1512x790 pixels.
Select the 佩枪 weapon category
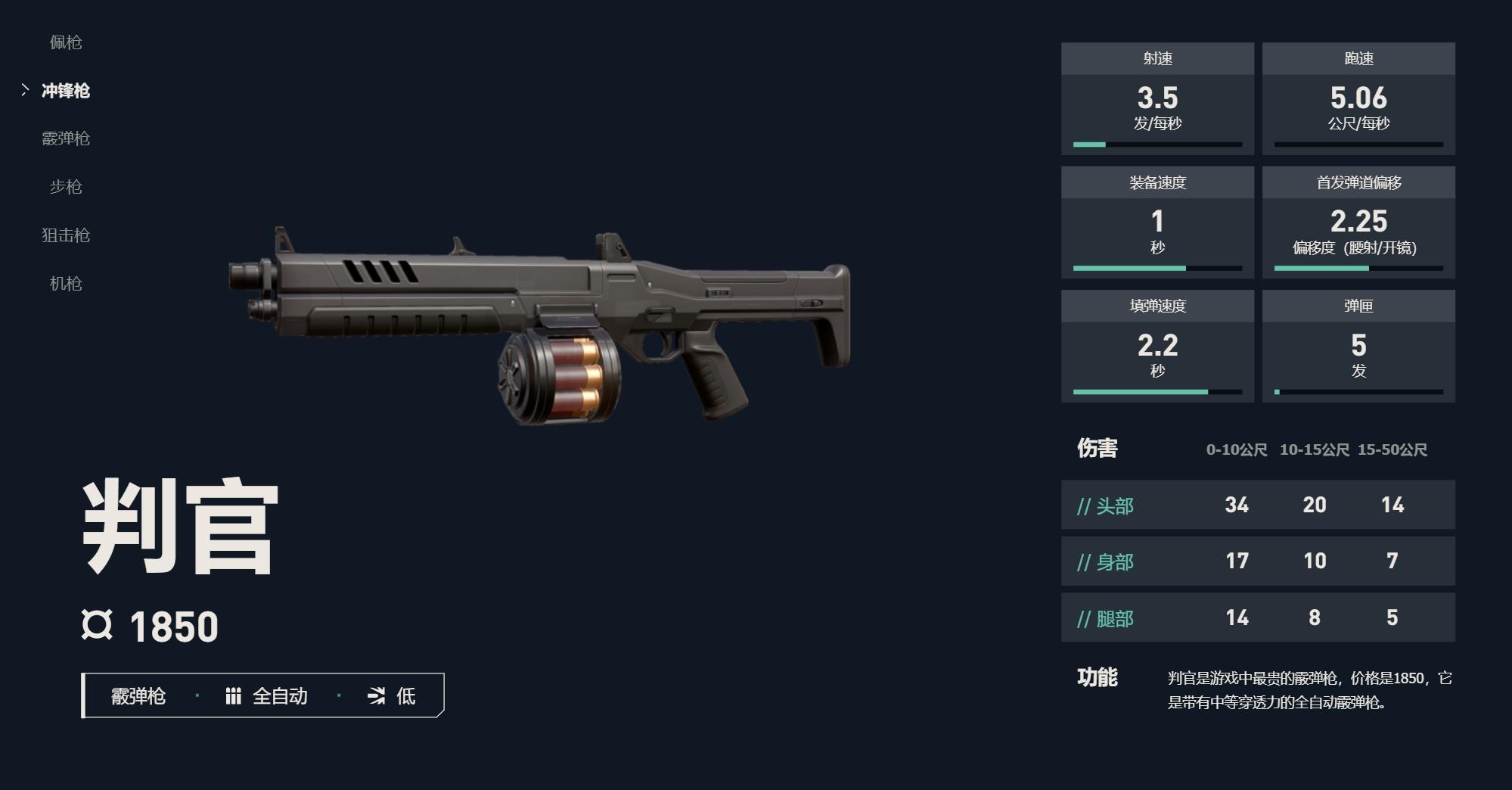click(x=66, y=42)
